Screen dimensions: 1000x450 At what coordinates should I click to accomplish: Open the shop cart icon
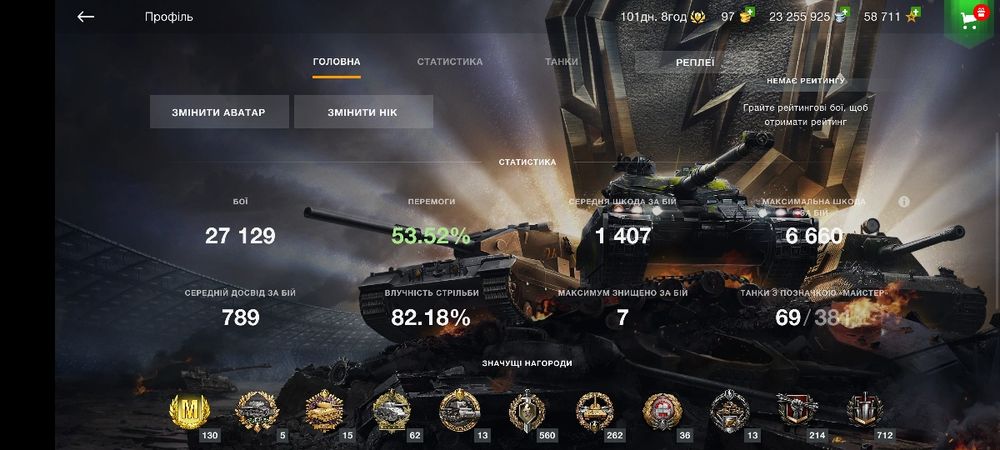click(968, 19)
